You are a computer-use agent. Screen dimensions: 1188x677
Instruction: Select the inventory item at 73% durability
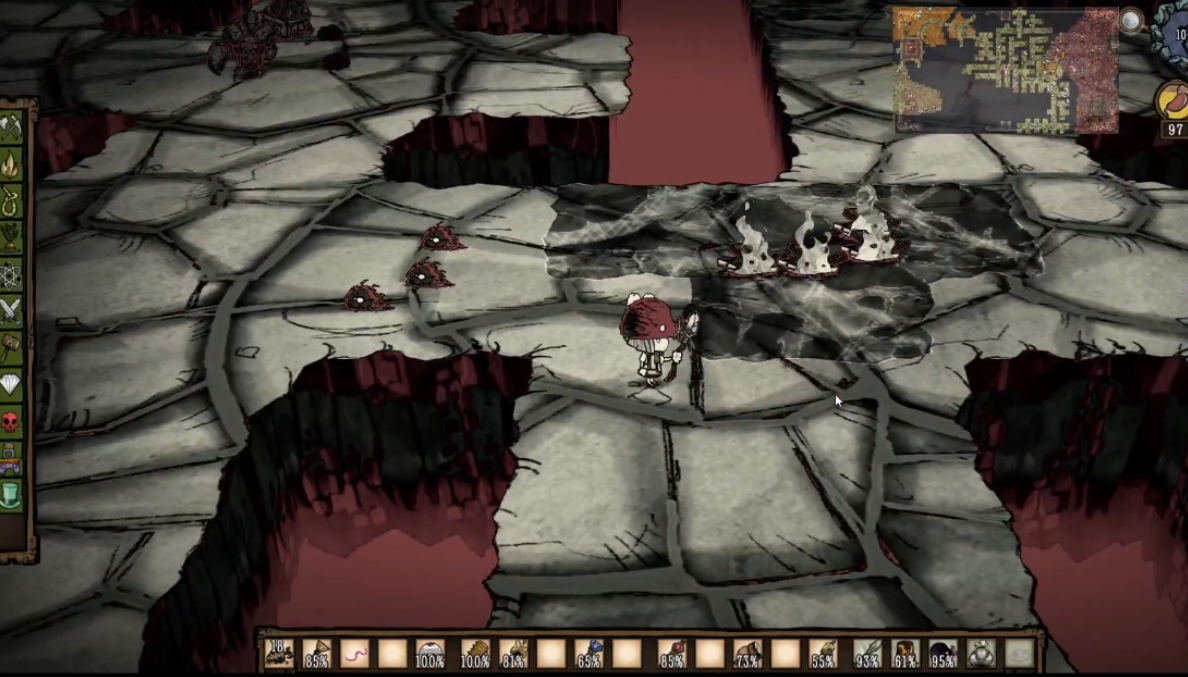tap(747, 654)
